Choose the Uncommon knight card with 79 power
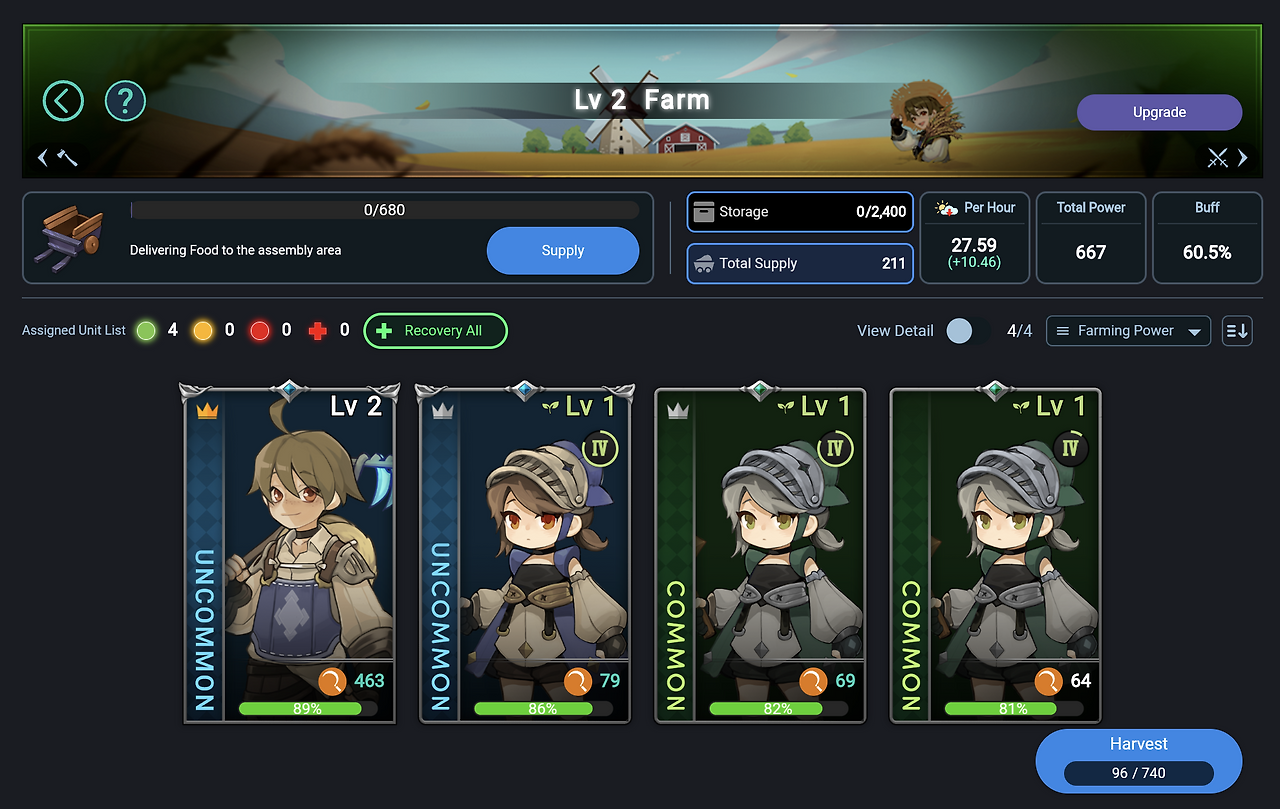Image resolution: width=1280 pixels, height=809 pixels. click(x=526, y=555)
